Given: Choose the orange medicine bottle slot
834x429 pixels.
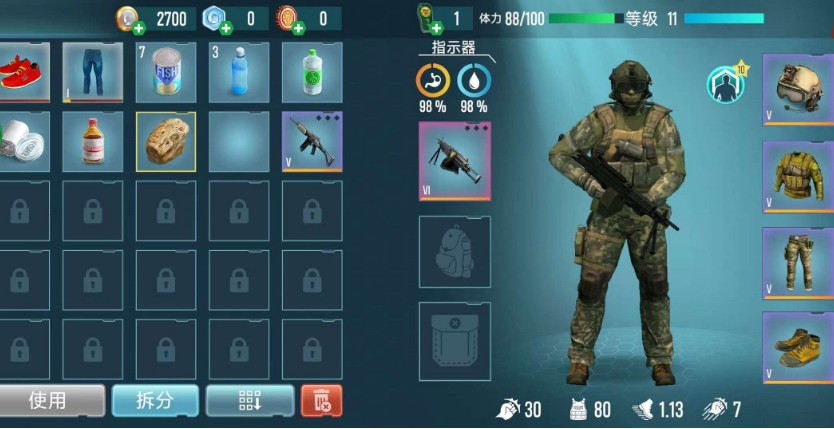Looking at the screenshot, I should click(x=92, y=141).
